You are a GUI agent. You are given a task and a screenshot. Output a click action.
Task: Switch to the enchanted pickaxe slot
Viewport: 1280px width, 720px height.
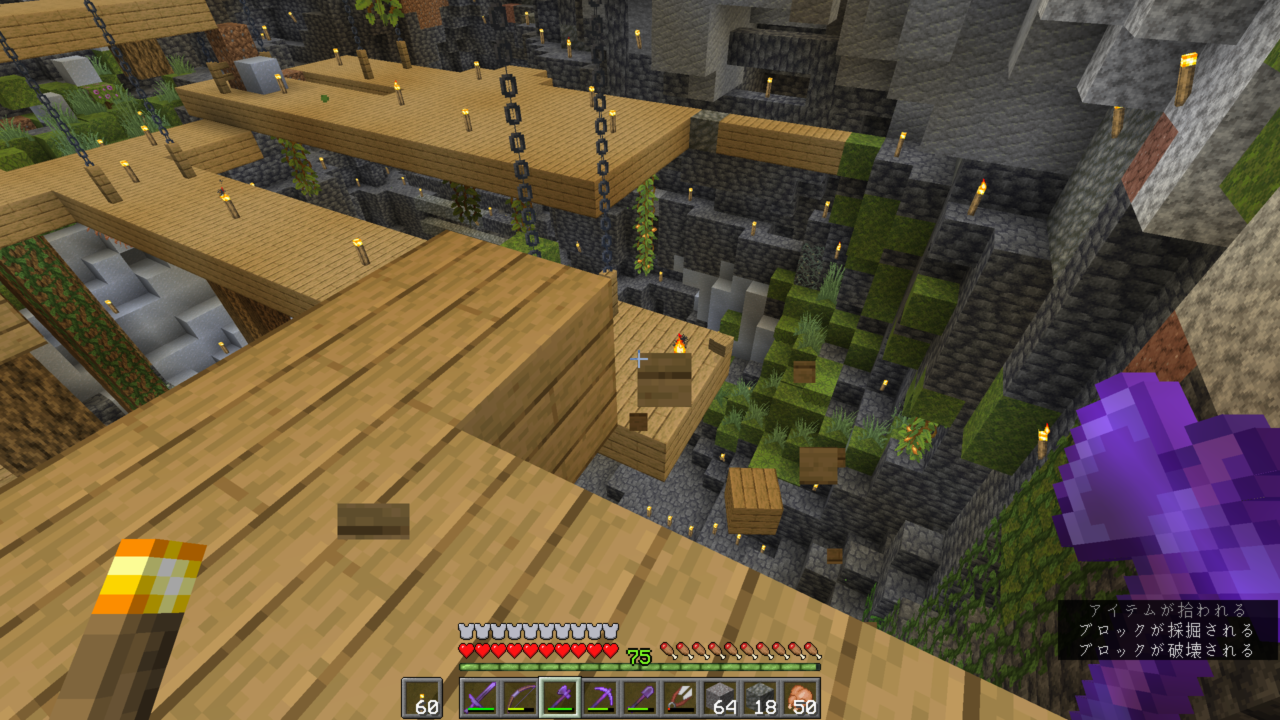pos(599,698)
